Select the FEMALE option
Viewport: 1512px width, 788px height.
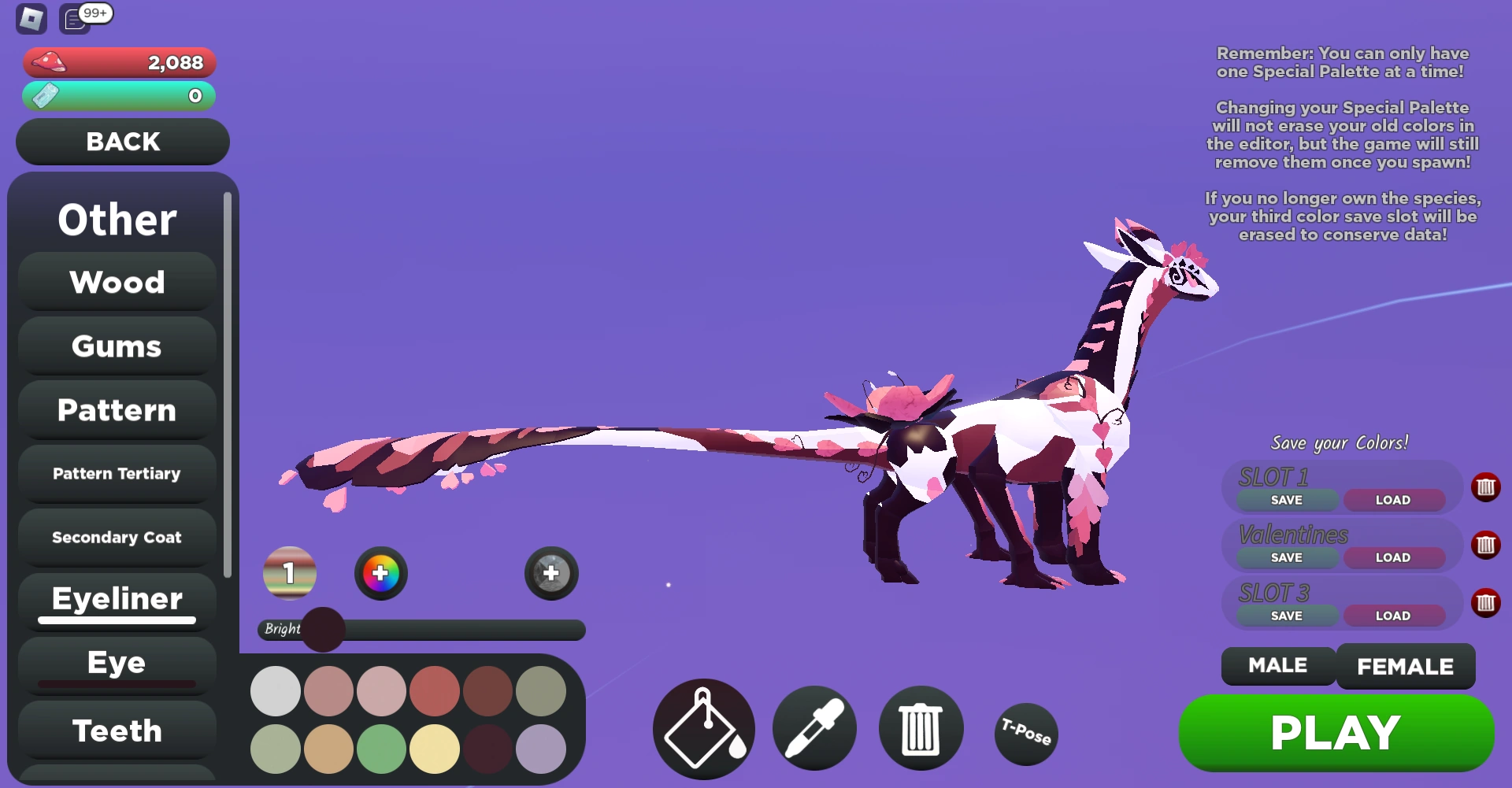click(1406, 665)
